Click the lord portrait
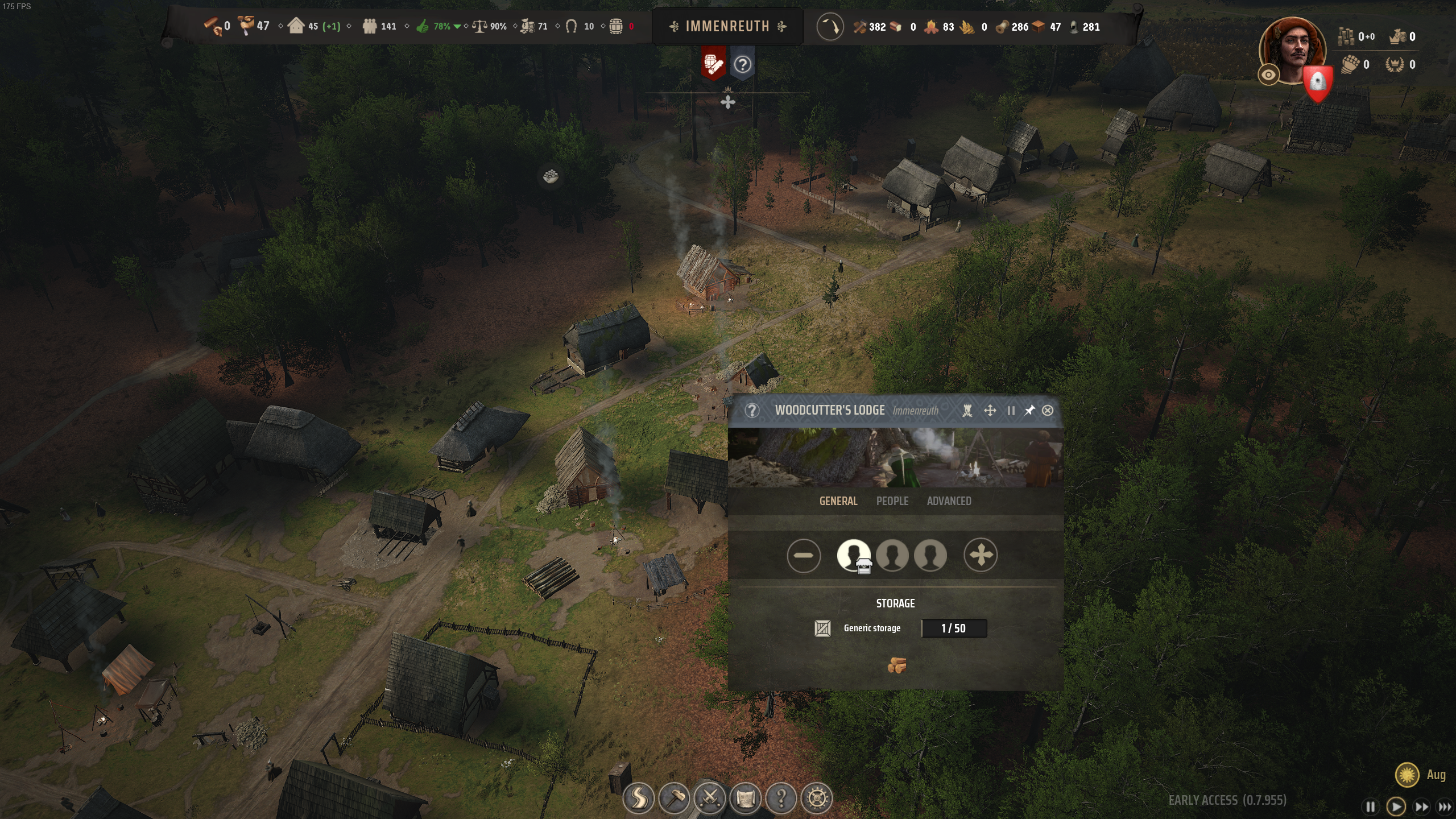This screenshot has width=1456, height=819. (1292, 50)
